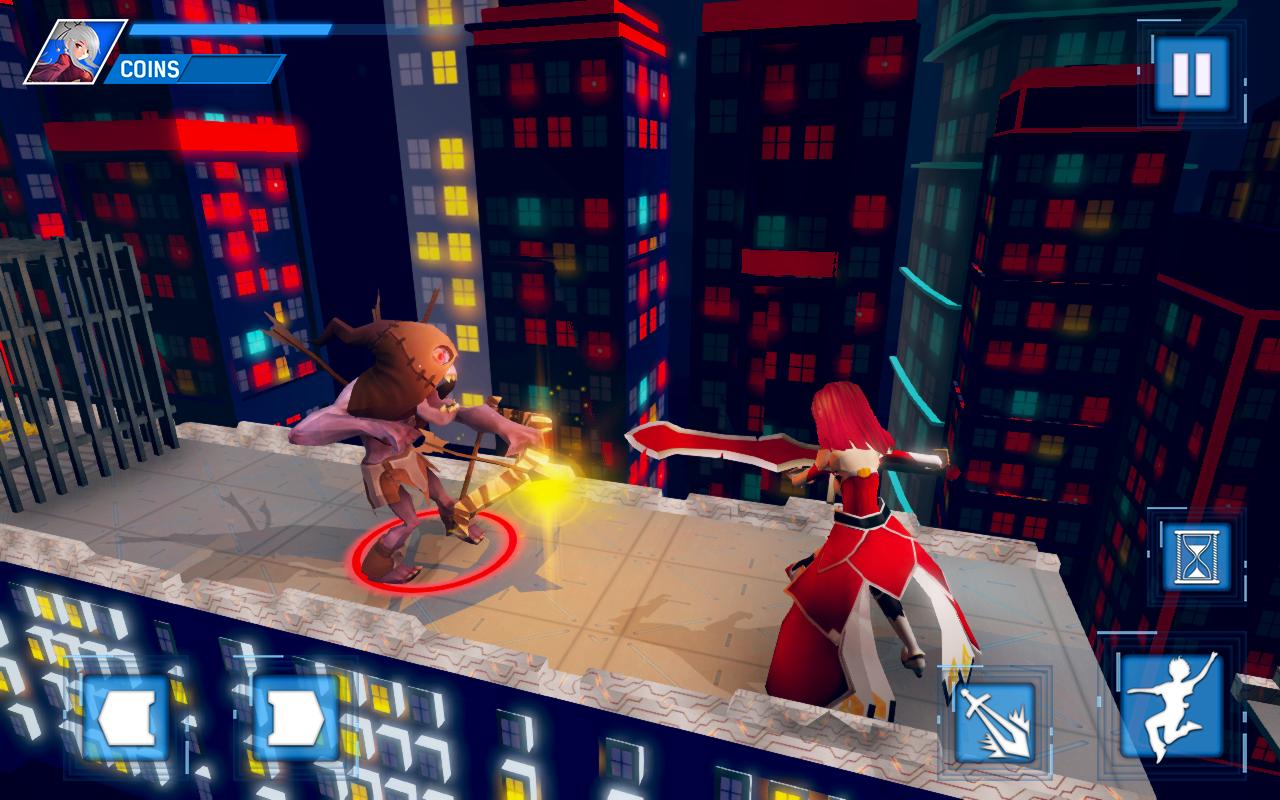Image resolution: width=1280 pixels, height=800 pixels.
Task: Use the sword attack button
Action: click(994, 723)
